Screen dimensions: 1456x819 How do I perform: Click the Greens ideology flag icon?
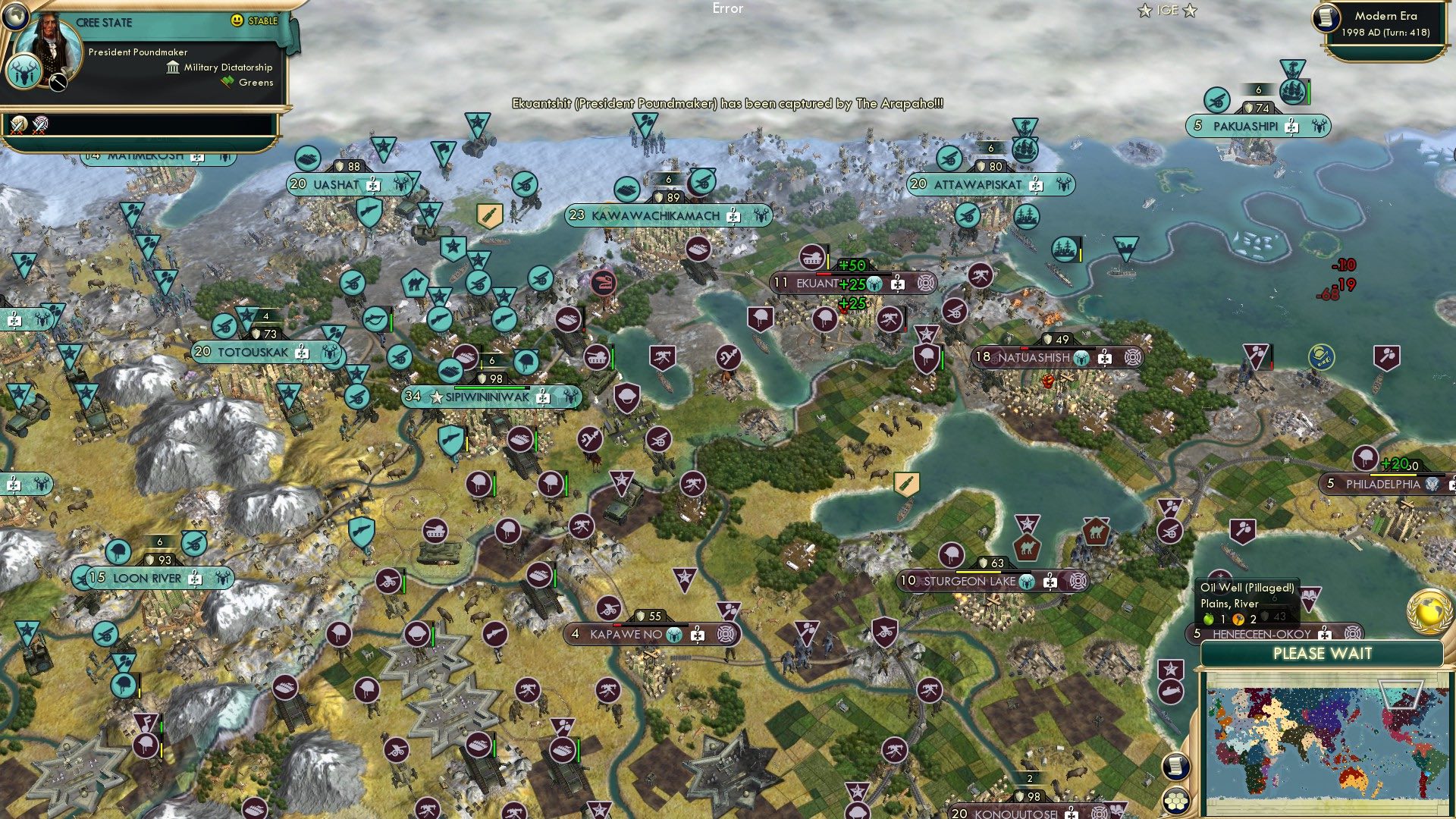[x=226, y=82]
